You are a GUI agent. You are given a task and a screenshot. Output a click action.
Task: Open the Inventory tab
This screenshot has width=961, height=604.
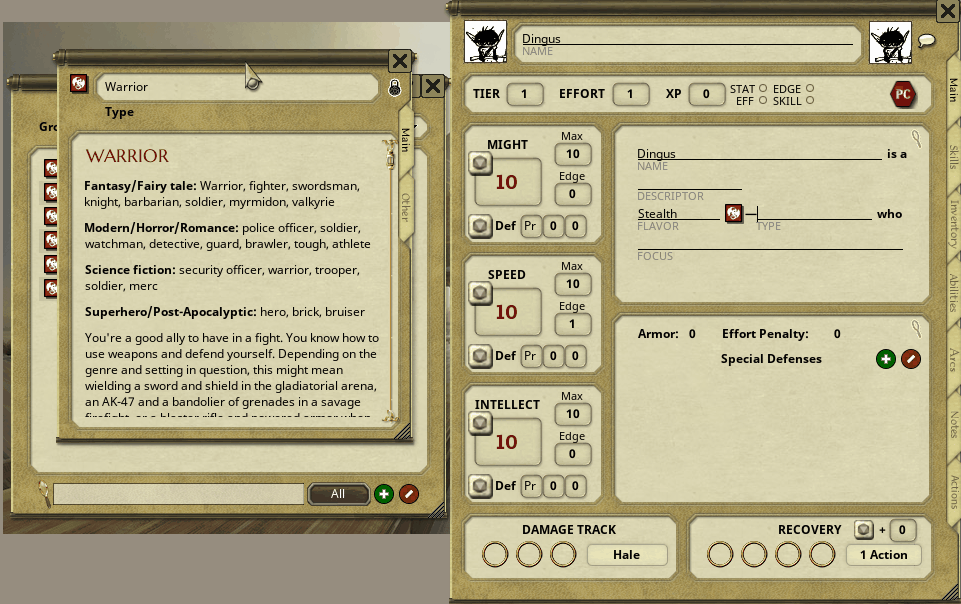[953, 225]
